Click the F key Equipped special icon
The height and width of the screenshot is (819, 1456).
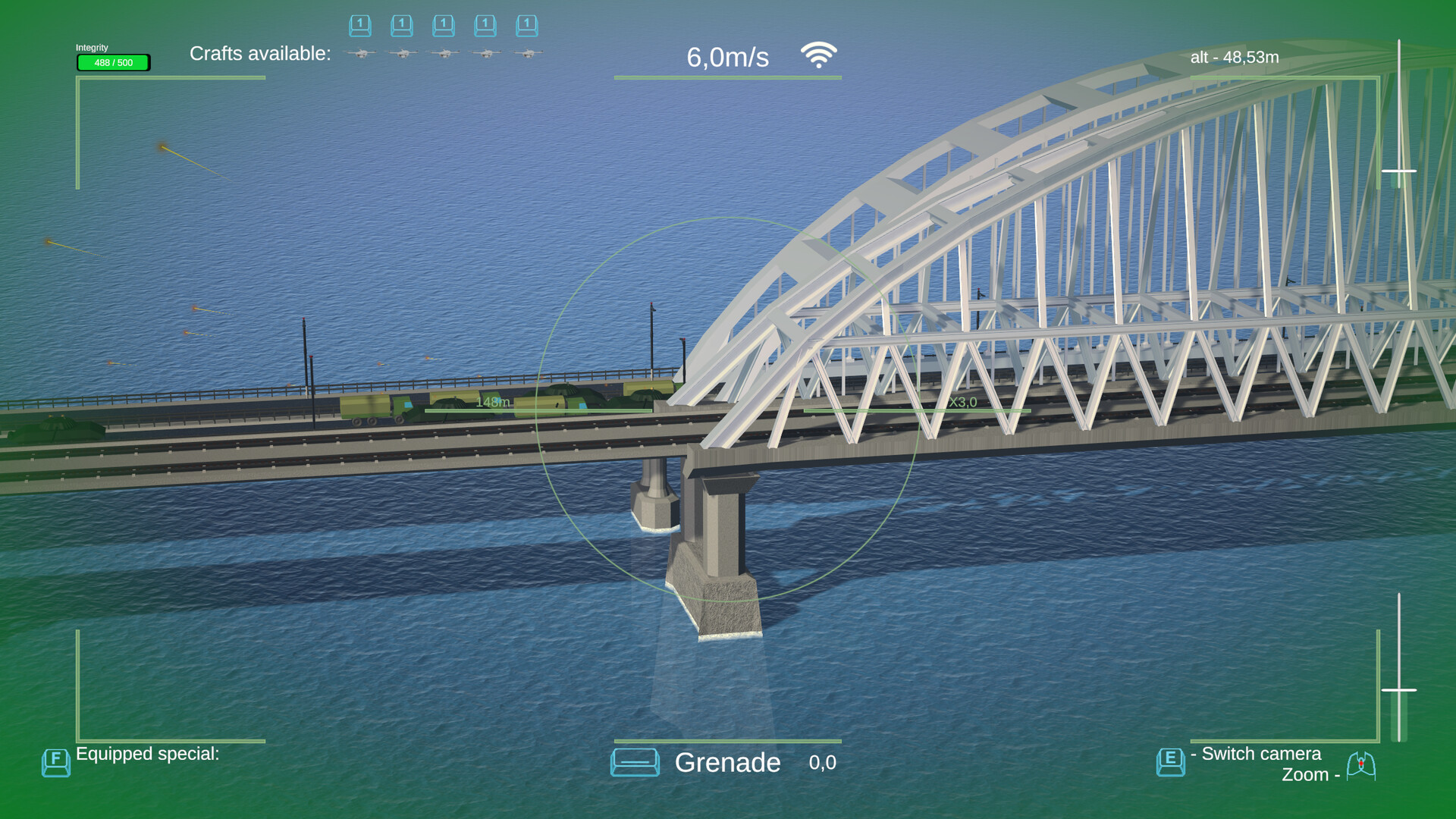pyautogui.click(x=56, y=762)
